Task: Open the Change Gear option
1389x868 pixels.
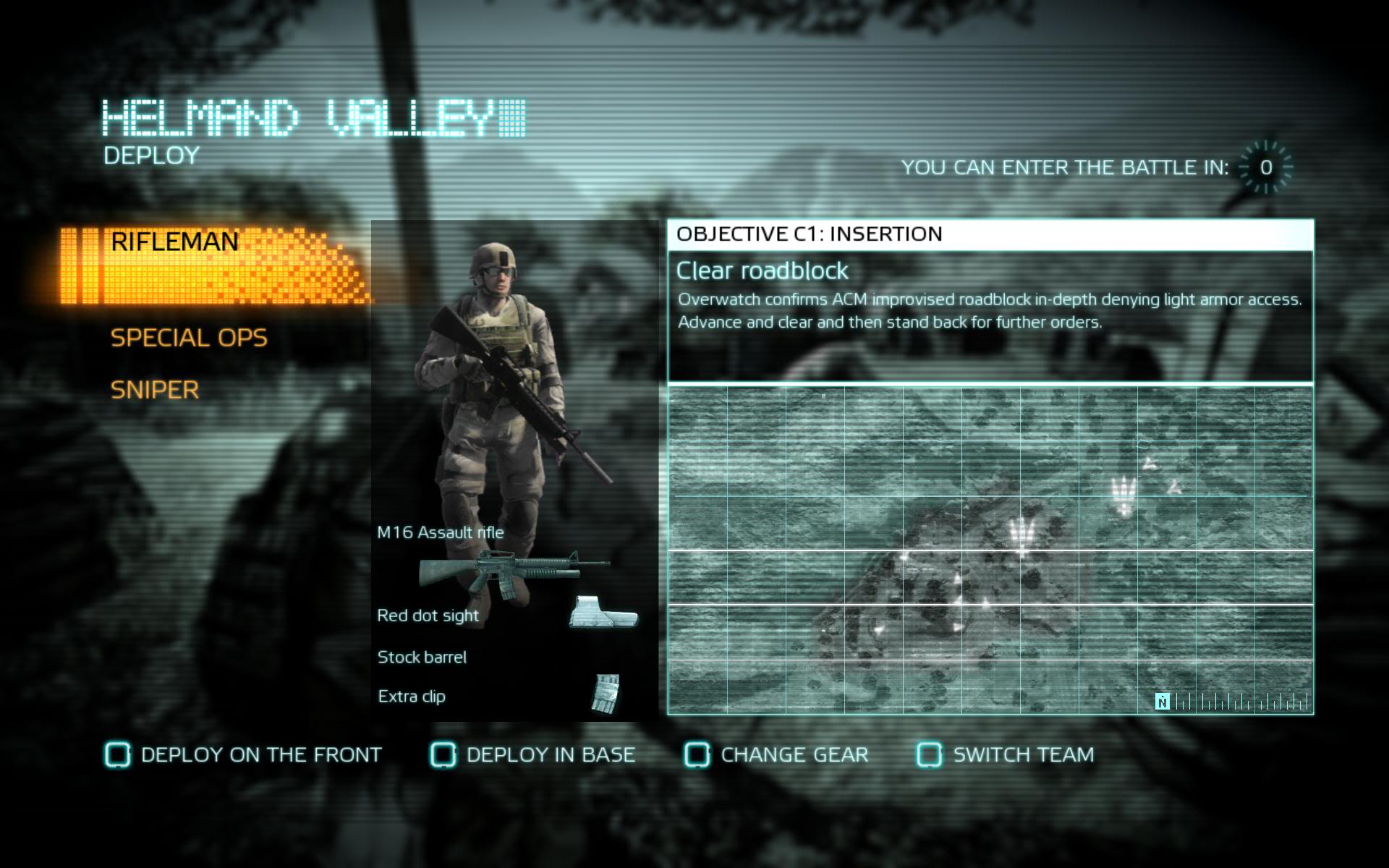Action: [x=777, y=755]
